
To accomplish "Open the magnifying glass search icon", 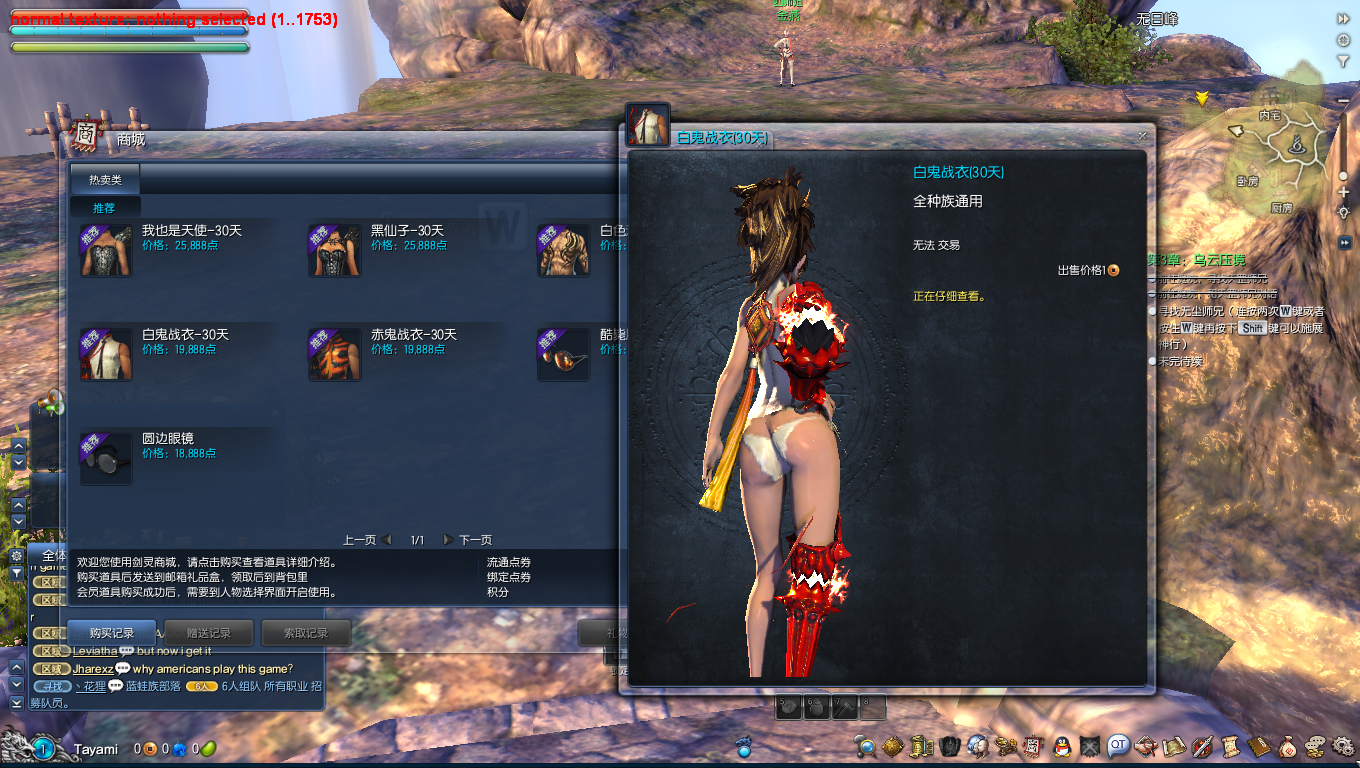I will pyautogui.click(x=866, y=746).
